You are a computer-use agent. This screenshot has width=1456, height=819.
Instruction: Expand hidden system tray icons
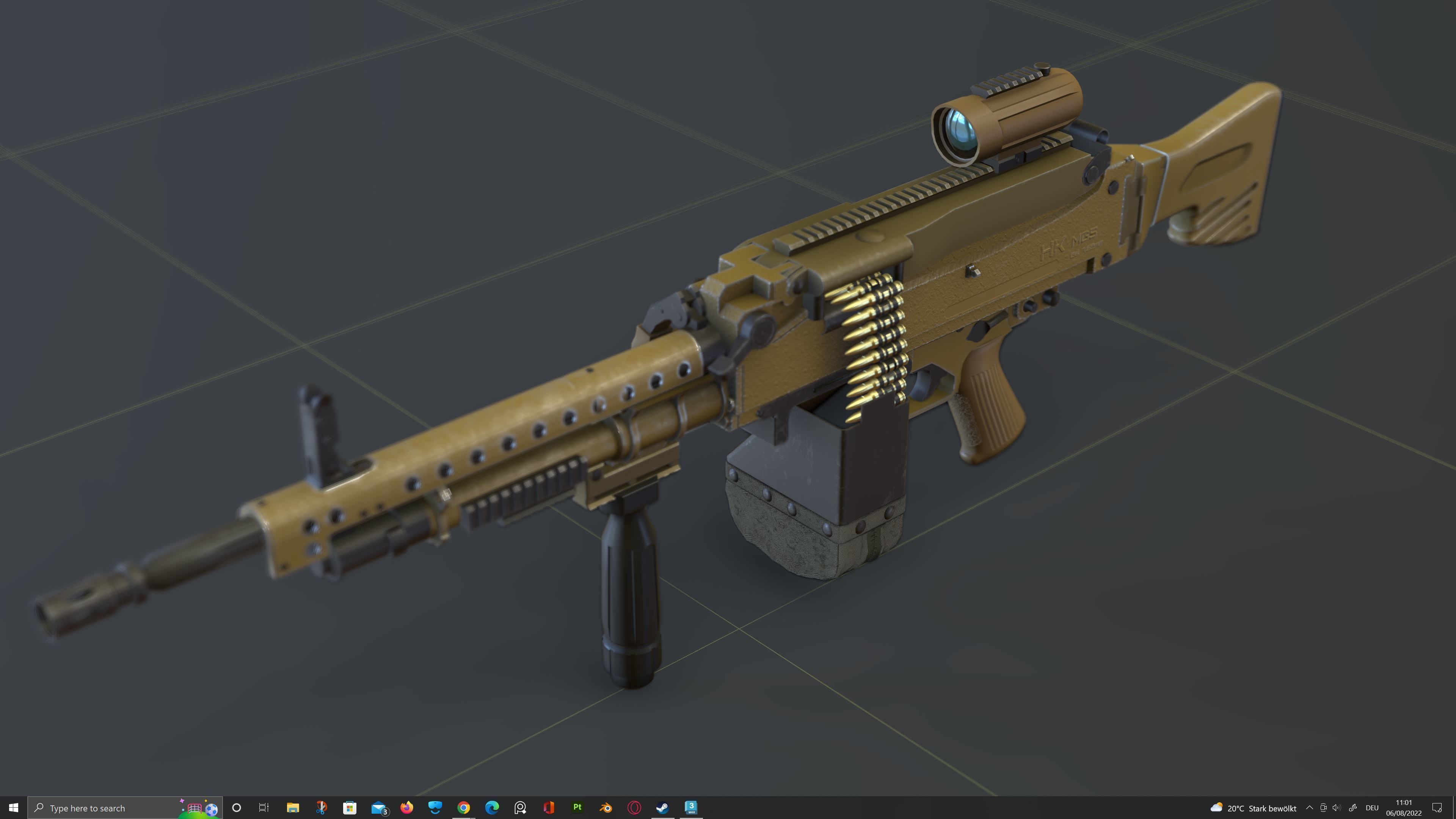click(x=1310, y=807)
